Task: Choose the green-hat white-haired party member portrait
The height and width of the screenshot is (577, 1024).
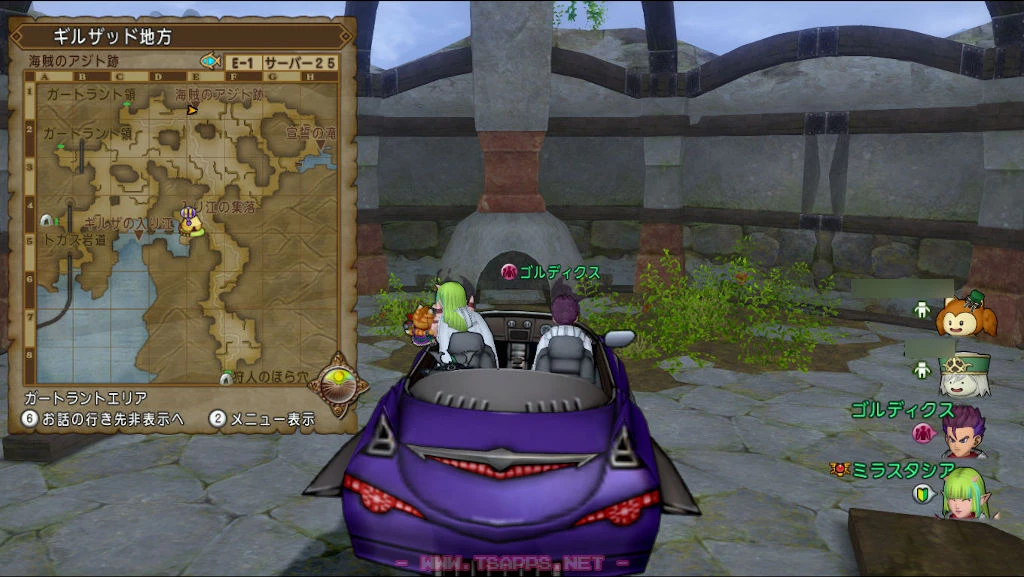Action: pos(964,372)
